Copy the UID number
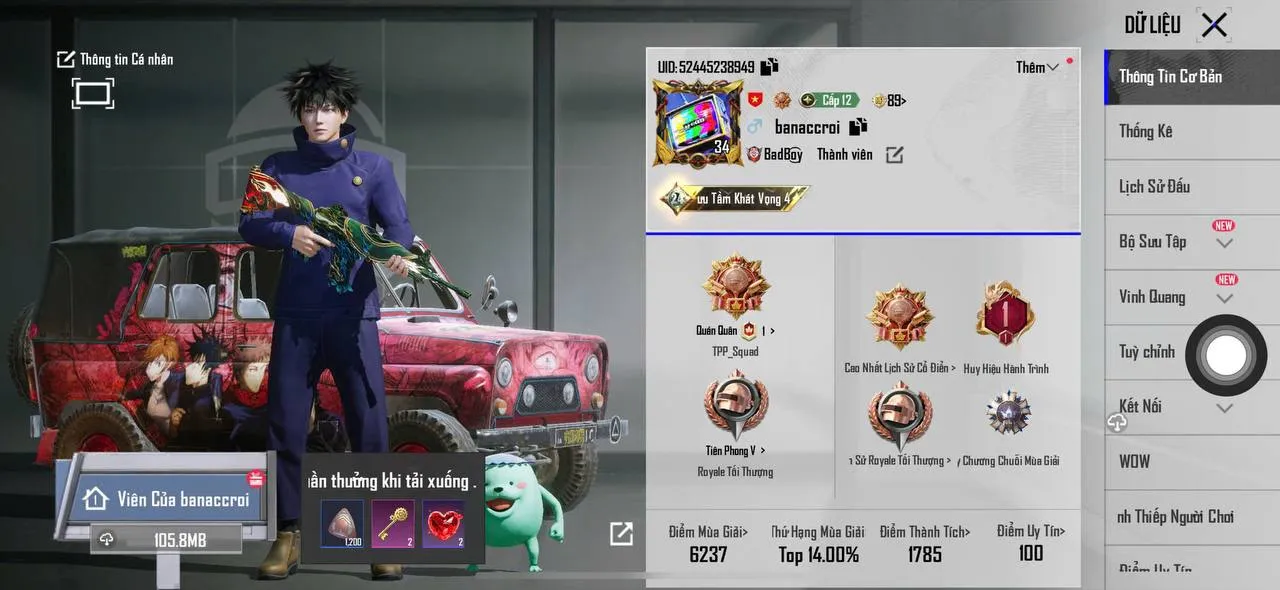1280x590 pixels. point(769,67)
